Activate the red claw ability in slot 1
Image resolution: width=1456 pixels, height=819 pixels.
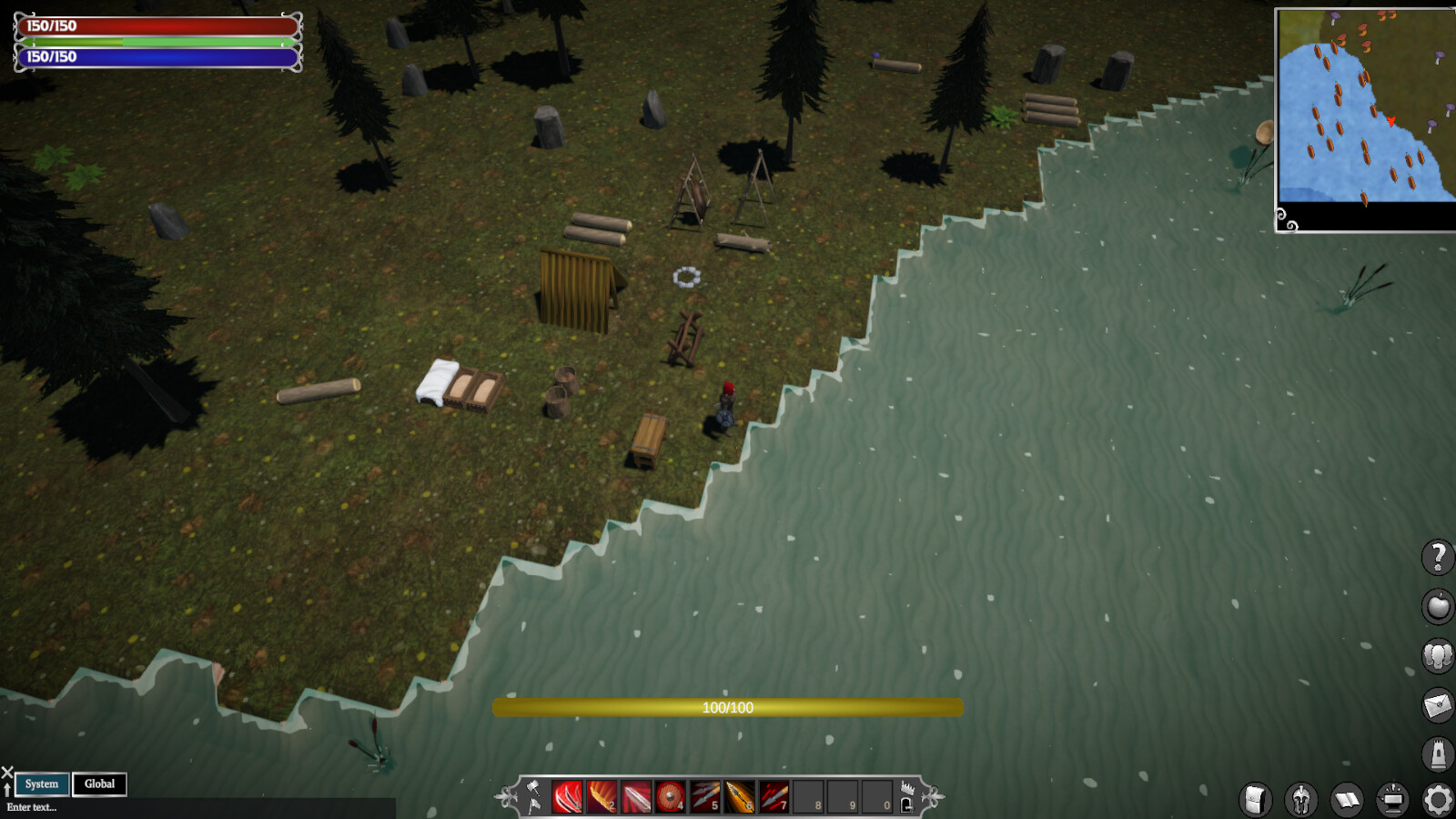point(568,795)
